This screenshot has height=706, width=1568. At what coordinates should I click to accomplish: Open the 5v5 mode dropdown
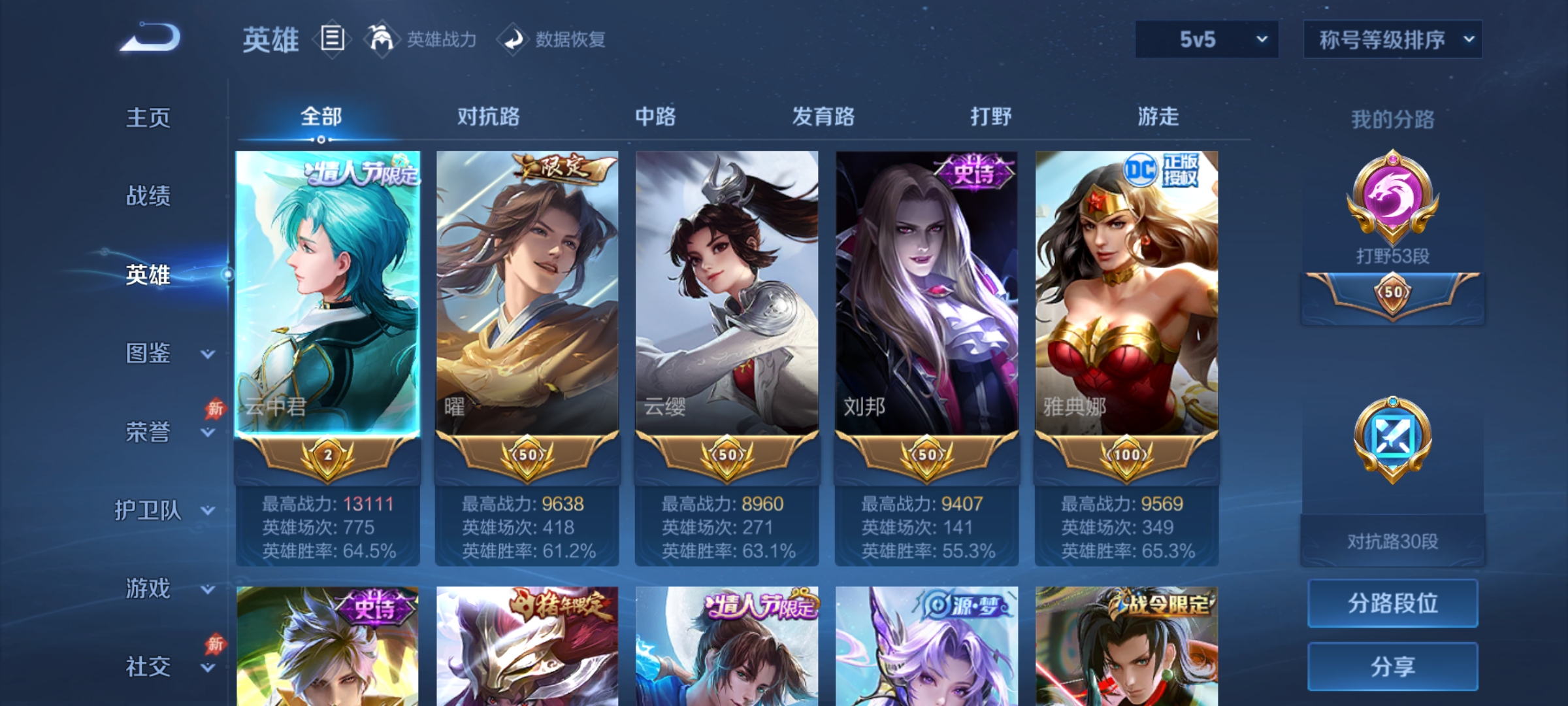point(1205,41)
